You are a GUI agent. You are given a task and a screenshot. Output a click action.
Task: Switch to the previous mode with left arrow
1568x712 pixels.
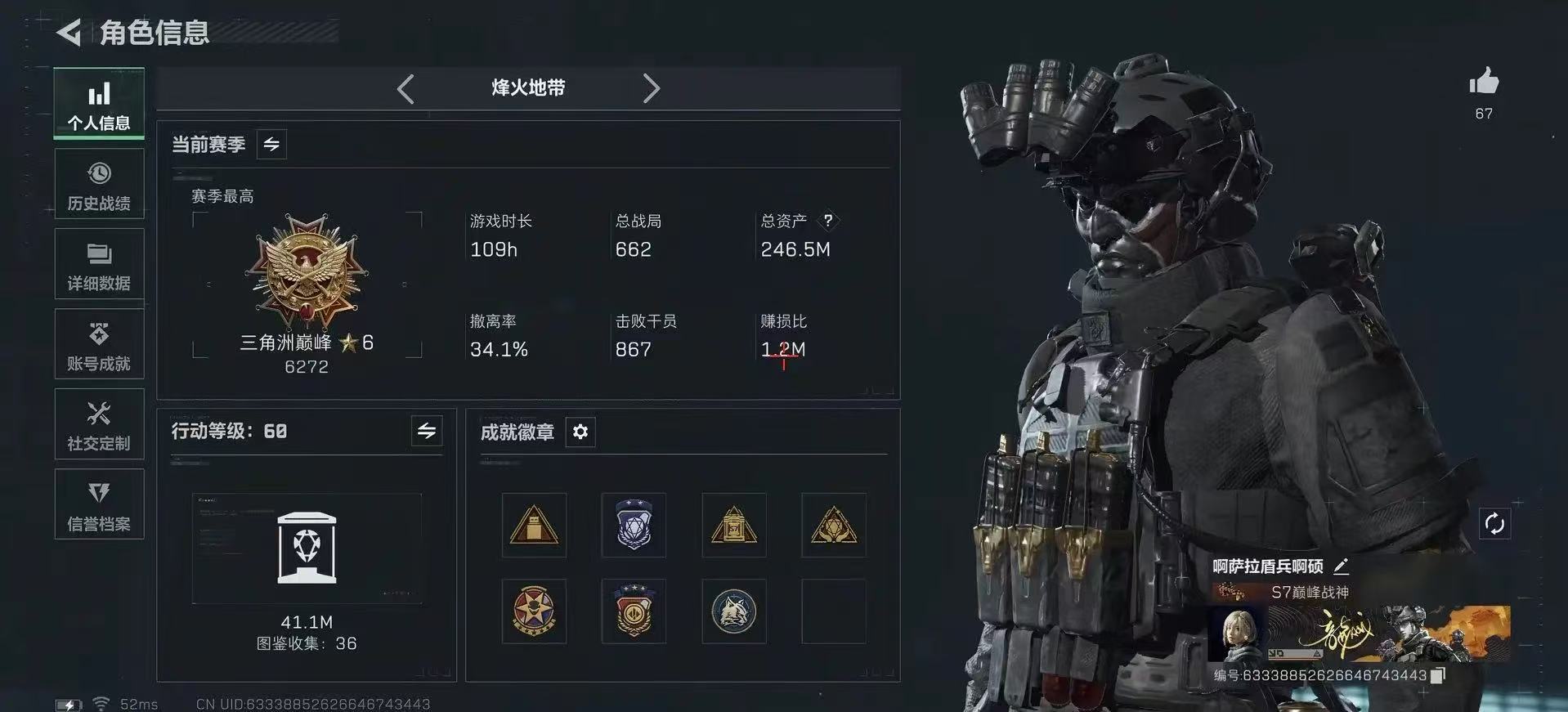tap(405, 88)
